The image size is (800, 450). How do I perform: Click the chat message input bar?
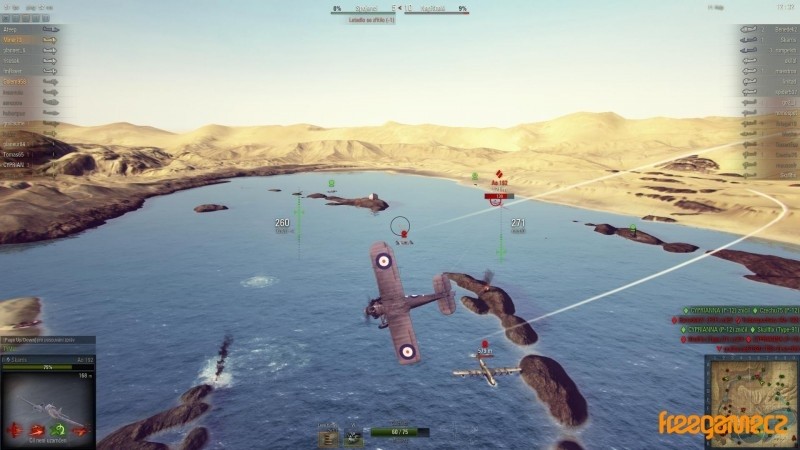click(47, 349)
